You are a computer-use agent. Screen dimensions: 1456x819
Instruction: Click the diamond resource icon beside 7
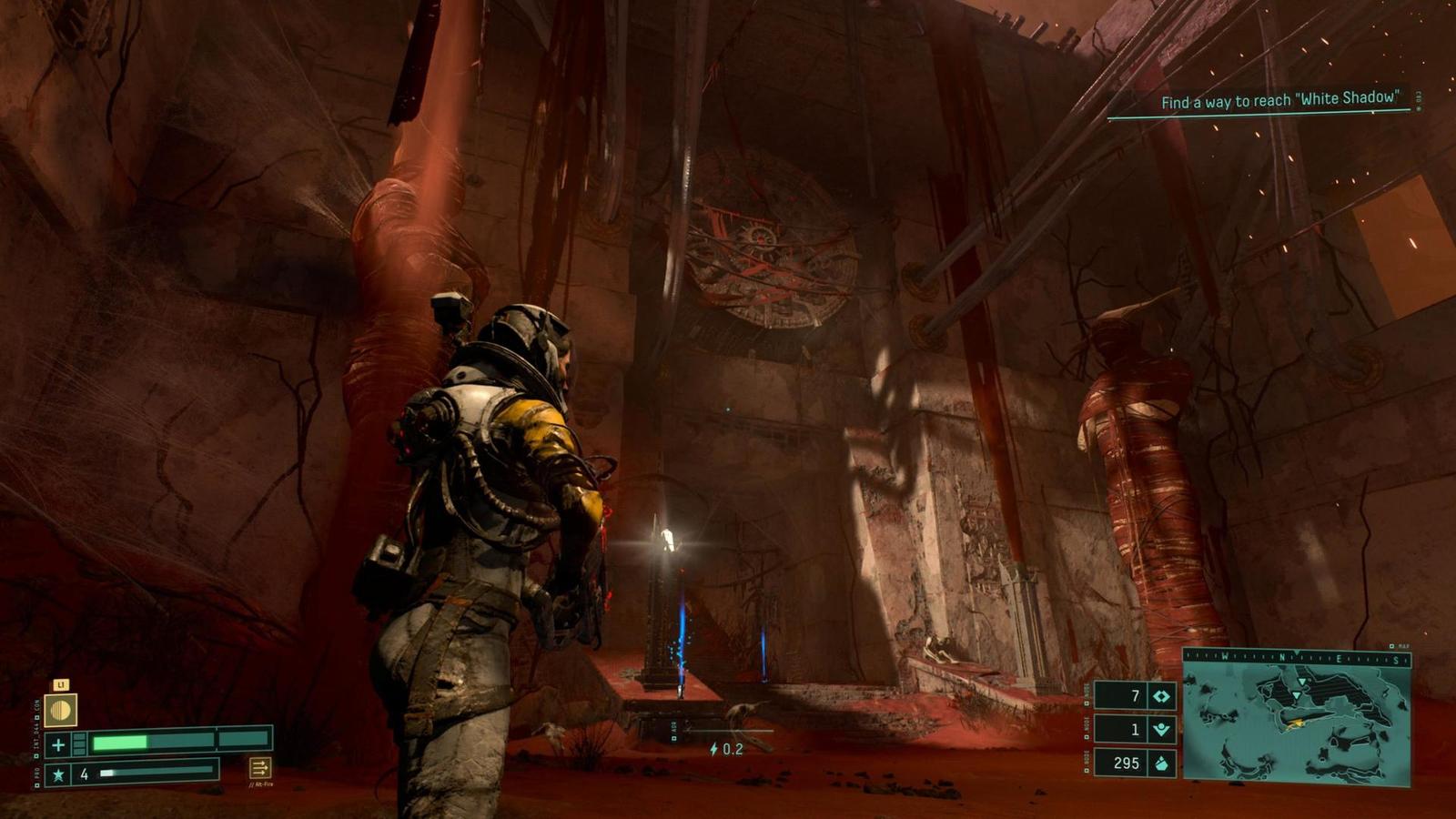1161,696
